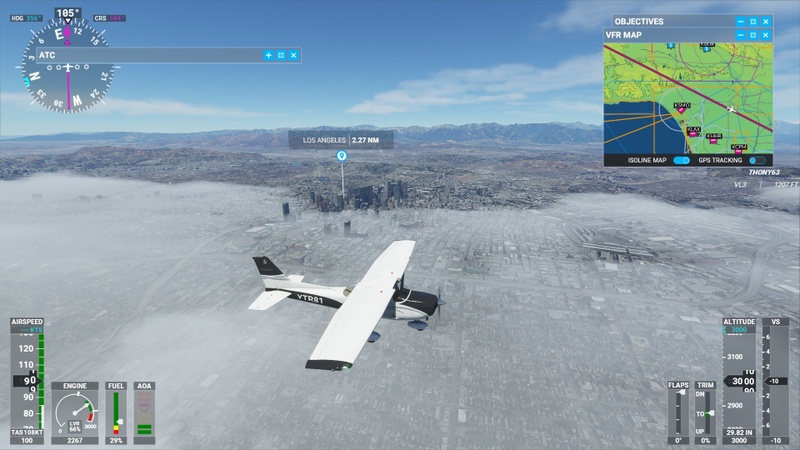800x450 pixels.
Task: Pop out the VFR Map window
Action: click(x=753, y=35)
